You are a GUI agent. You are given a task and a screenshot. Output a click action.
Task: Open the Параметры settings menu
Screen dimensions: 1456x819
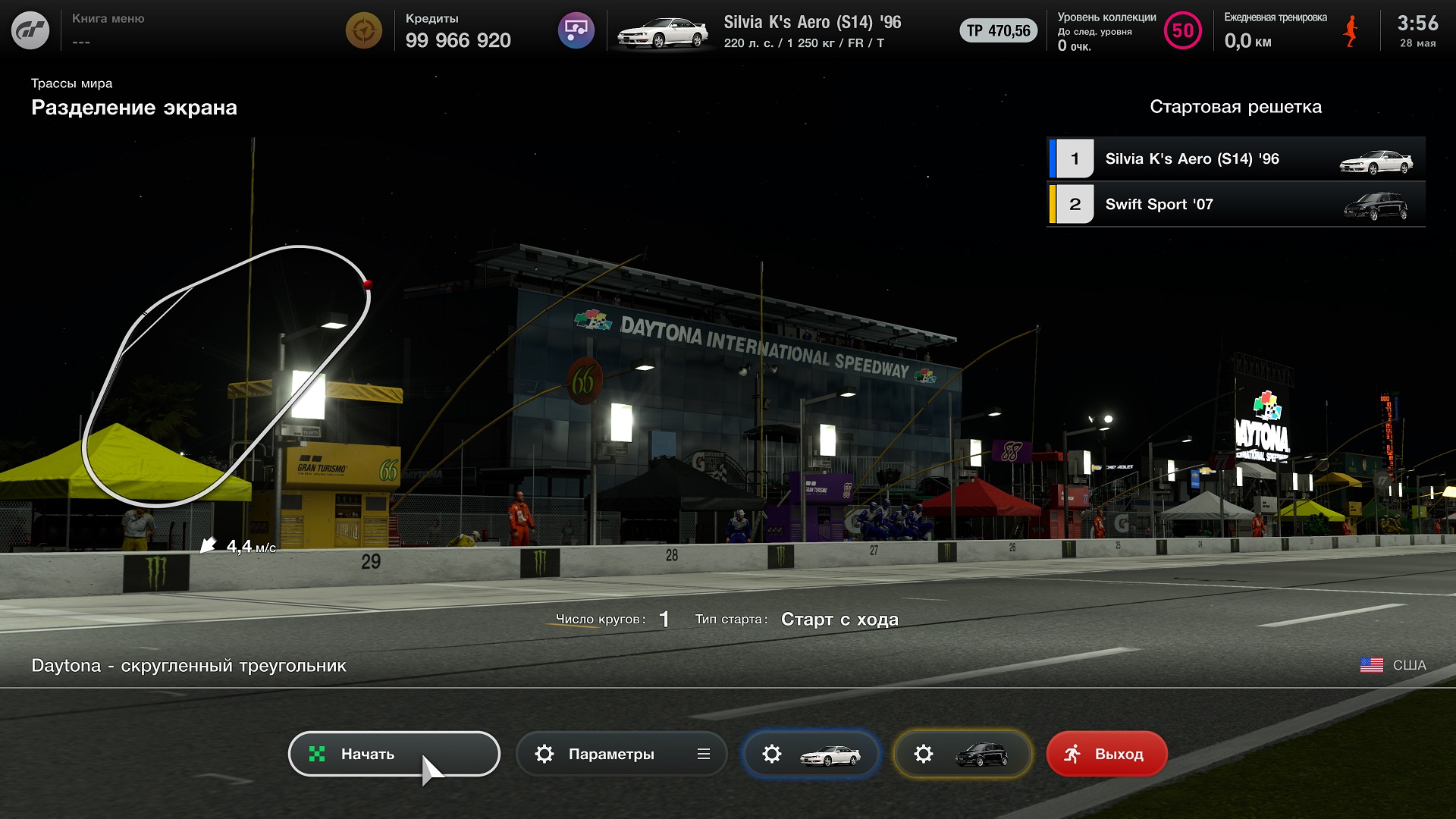[621, 754]
